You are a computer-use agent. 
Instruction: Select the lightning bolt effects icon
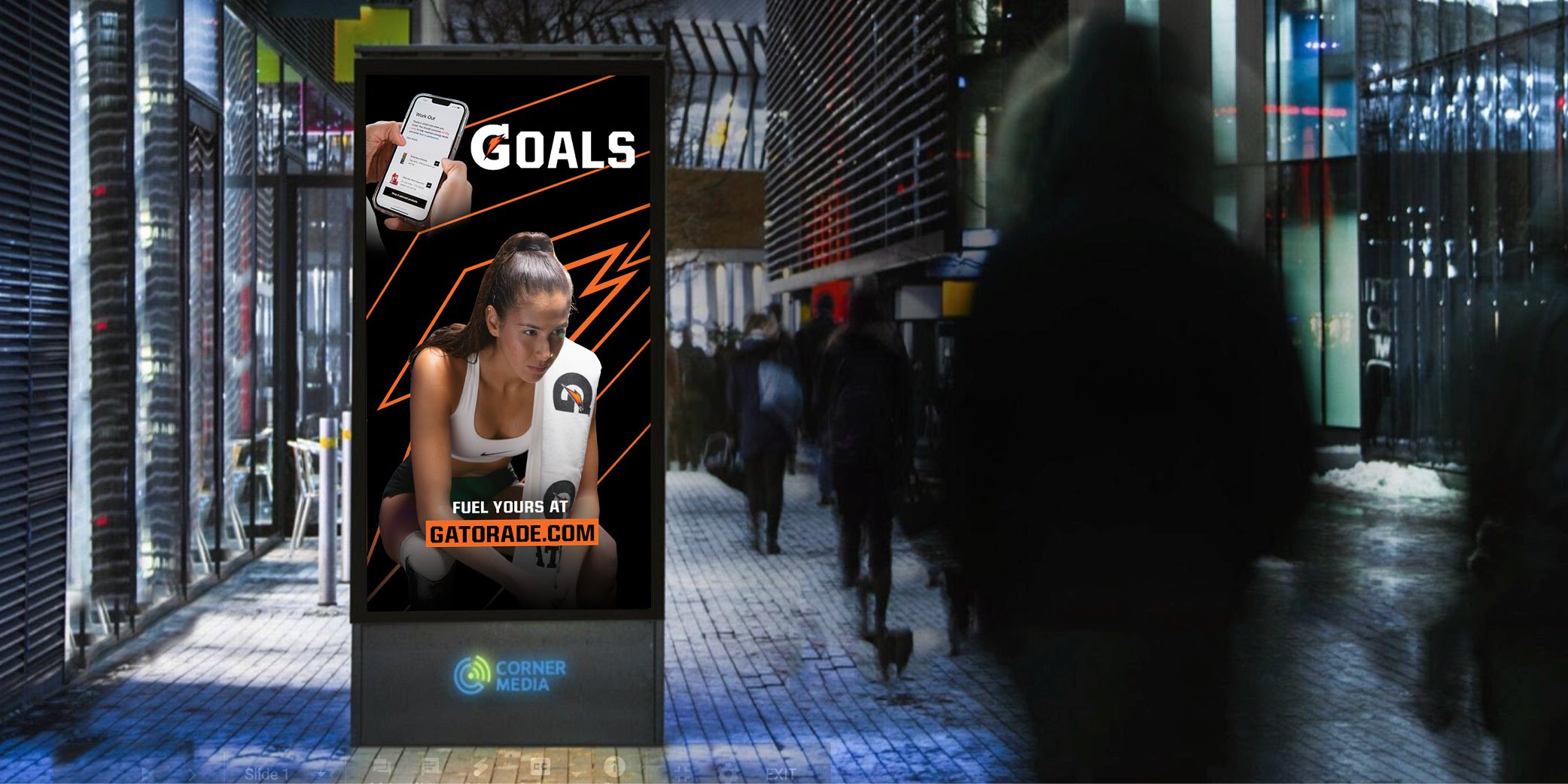[x=480, y=768]
